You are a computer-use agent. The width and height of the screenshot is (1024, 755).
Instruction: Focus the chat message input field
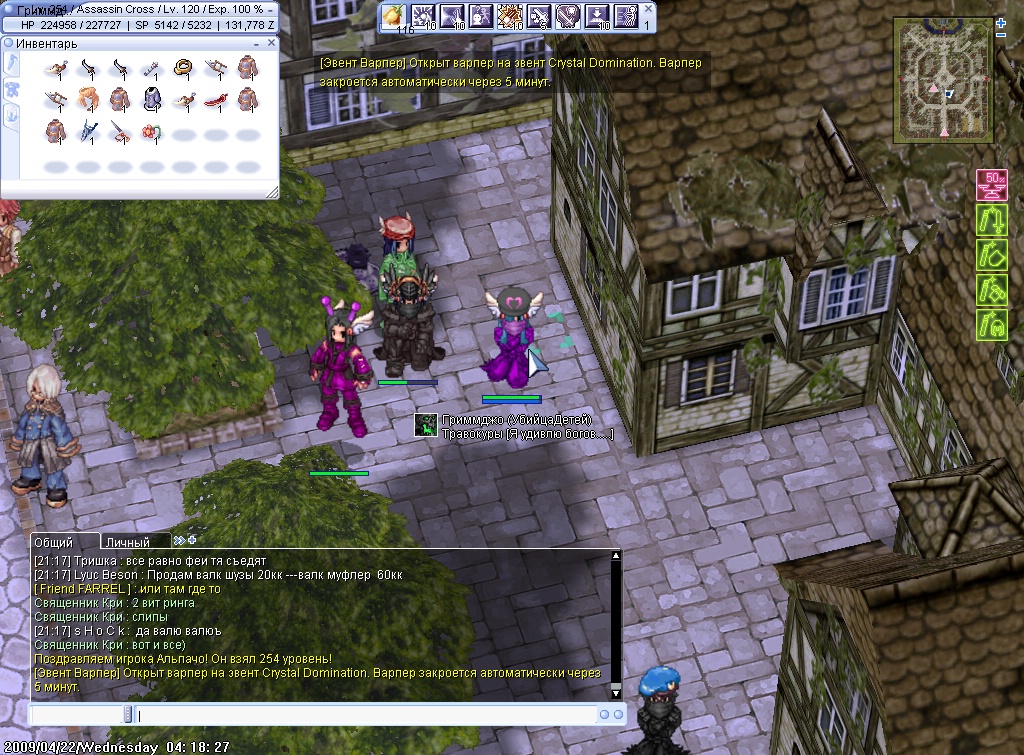pos(360,715)
